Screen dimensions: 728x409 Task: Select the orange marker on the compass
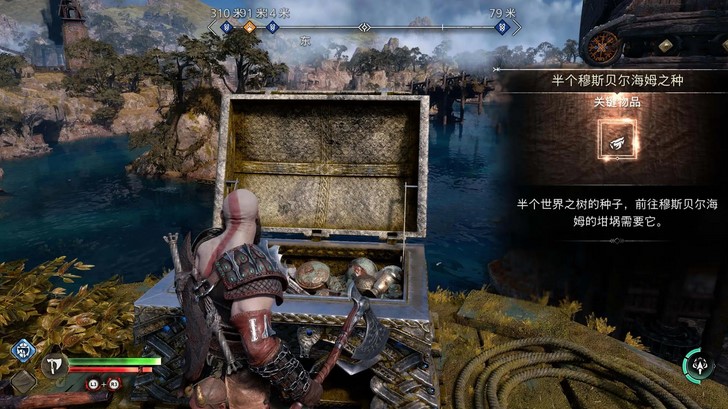pyautogui.click(x=249, y=28)
